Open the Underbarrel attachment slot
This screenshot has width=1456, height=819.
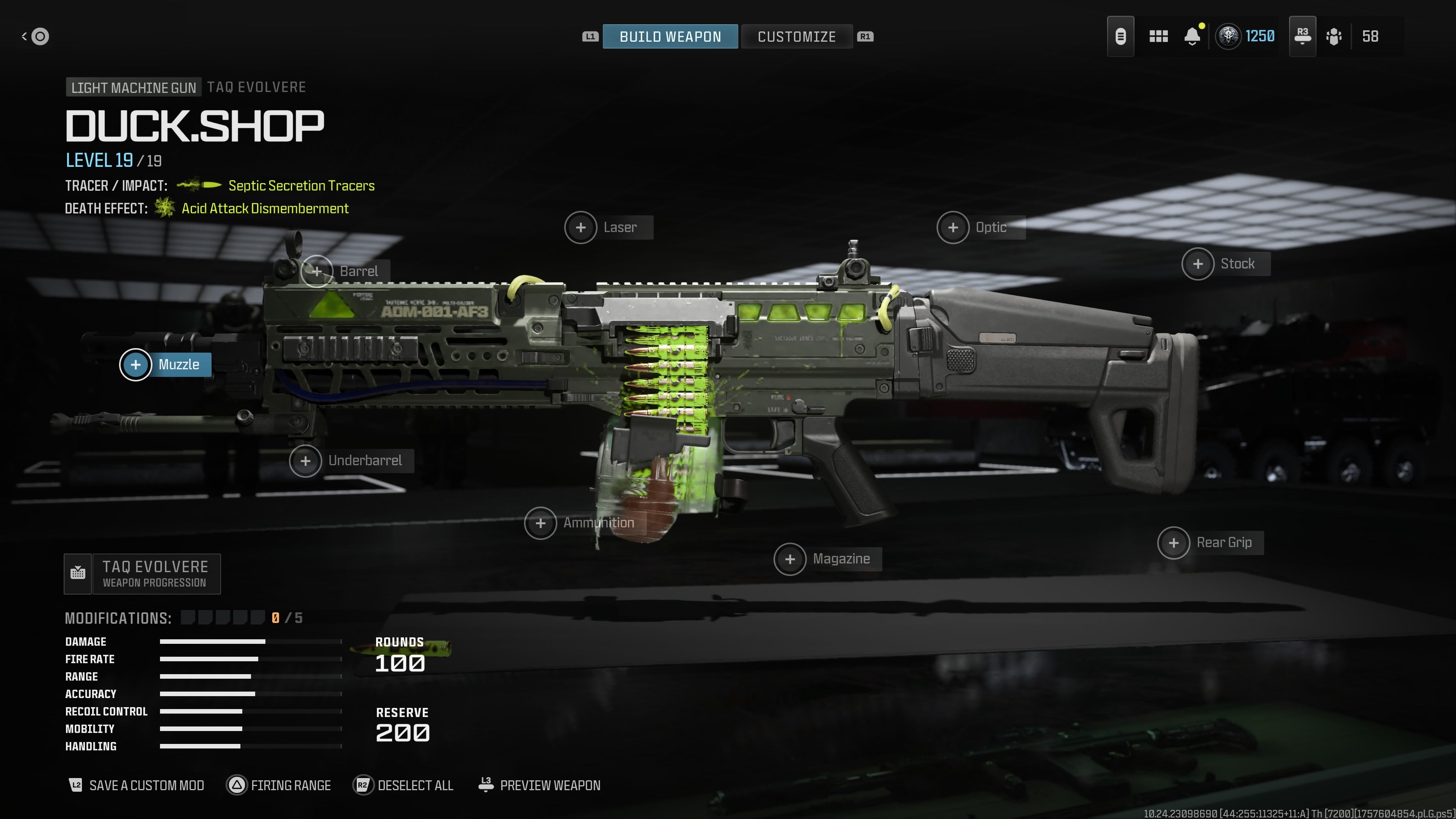306,461
